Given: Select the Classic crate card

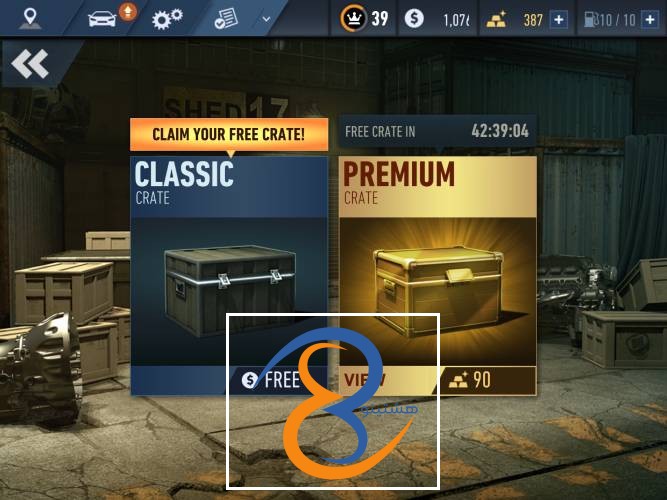Looking at the screenshot, I should click(x=229, y=260).
